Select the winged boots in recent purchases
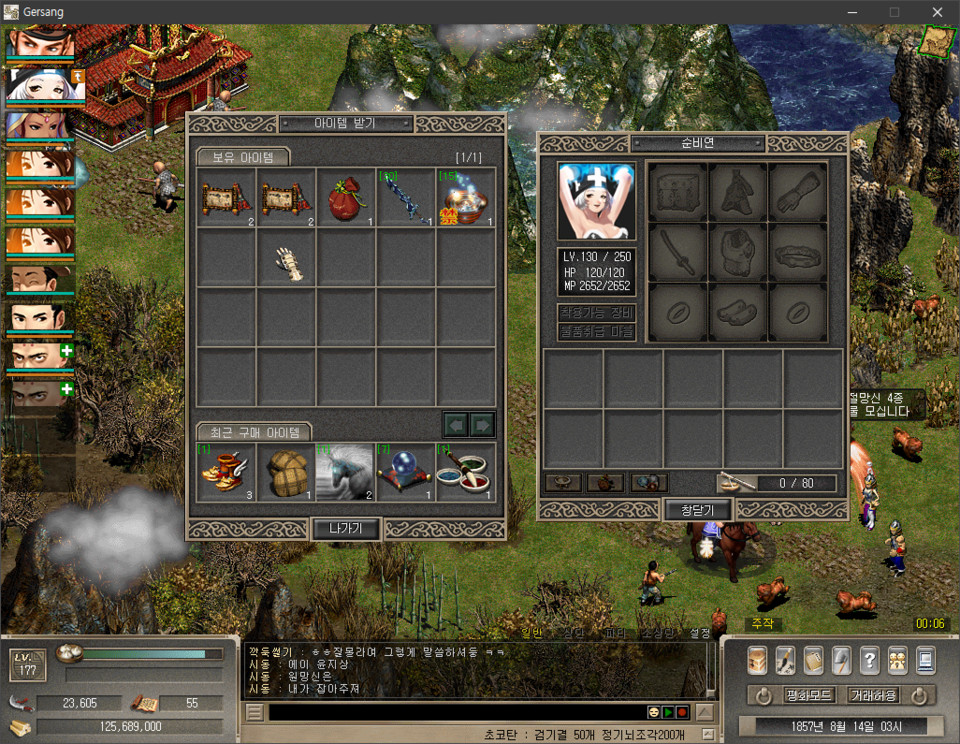 (x=226, y=473)
